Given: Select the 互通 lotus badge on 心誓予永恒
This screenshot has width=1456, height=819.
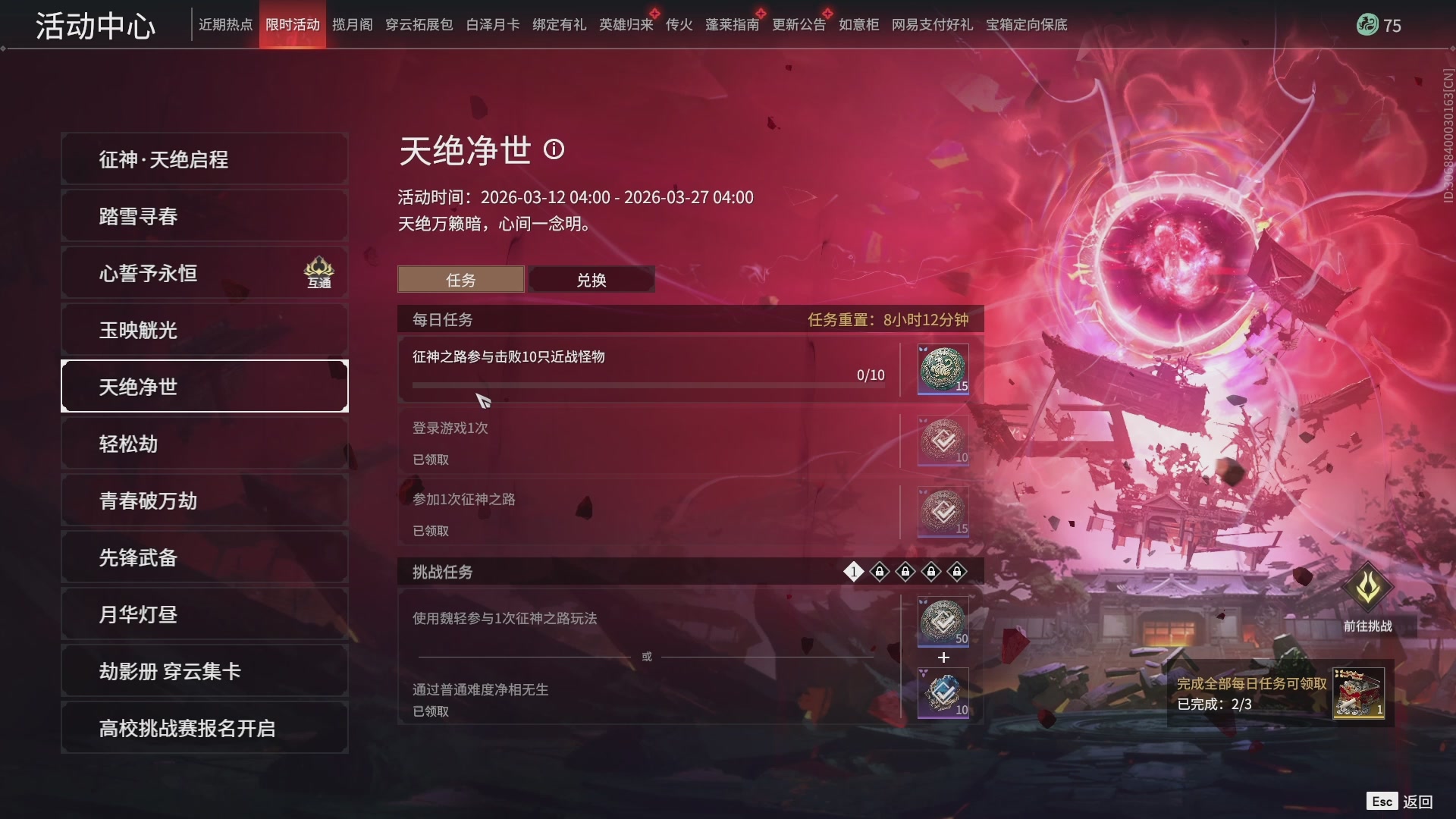Looking at the screenshot, I should [x=320, y=271].
